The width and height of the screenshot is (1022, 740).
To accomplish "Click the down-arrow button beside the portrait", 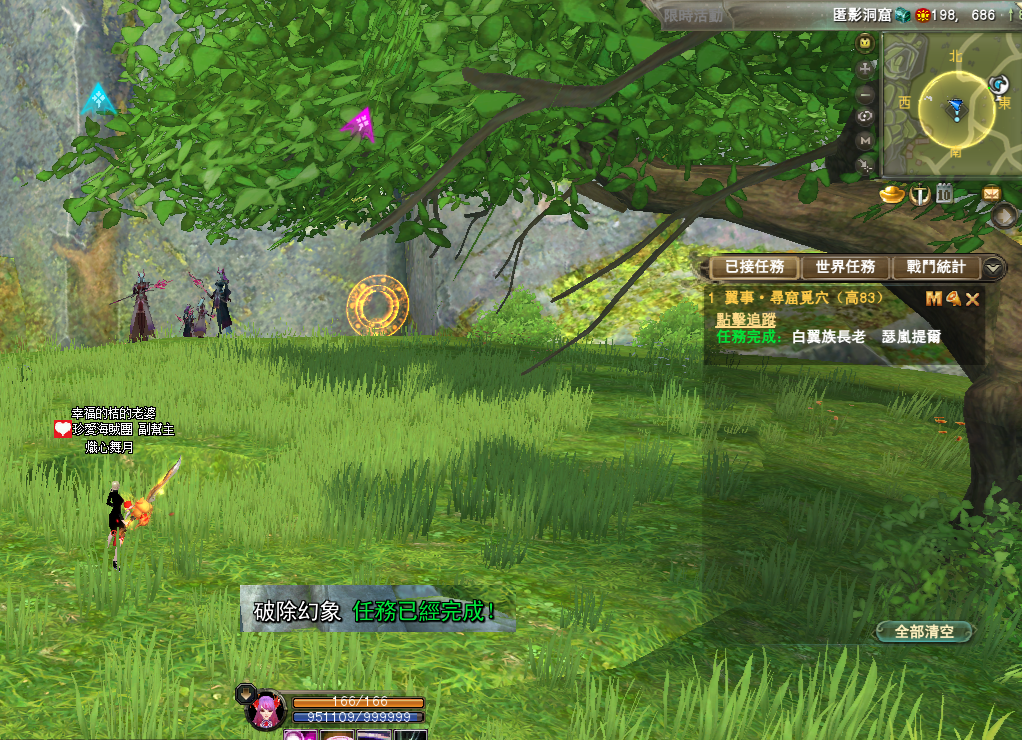I will click(246, 693).
